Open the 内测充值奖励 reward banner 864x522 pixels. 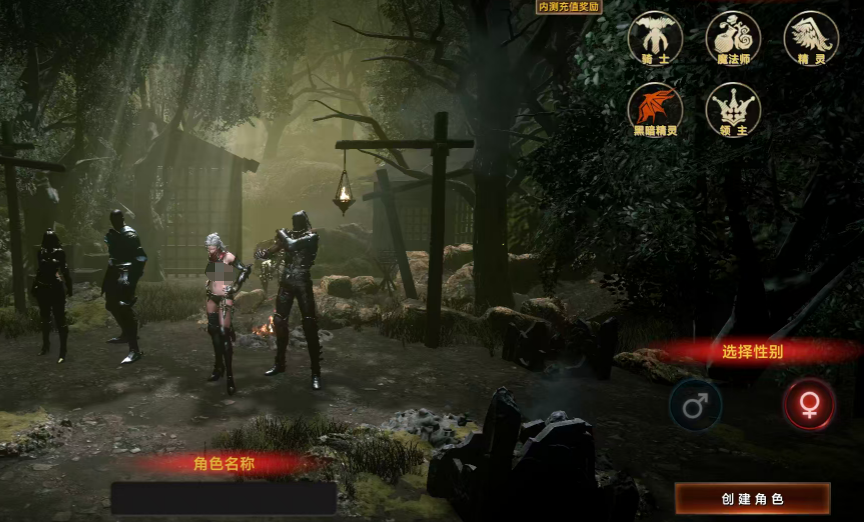tap(569, 7)
